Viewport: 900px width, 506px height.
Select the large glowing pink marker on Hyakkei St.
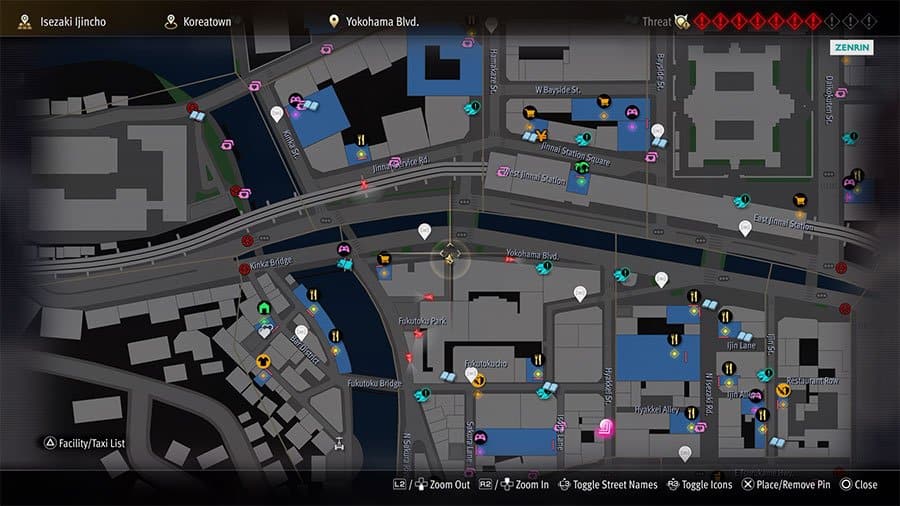tap(605, 430)
